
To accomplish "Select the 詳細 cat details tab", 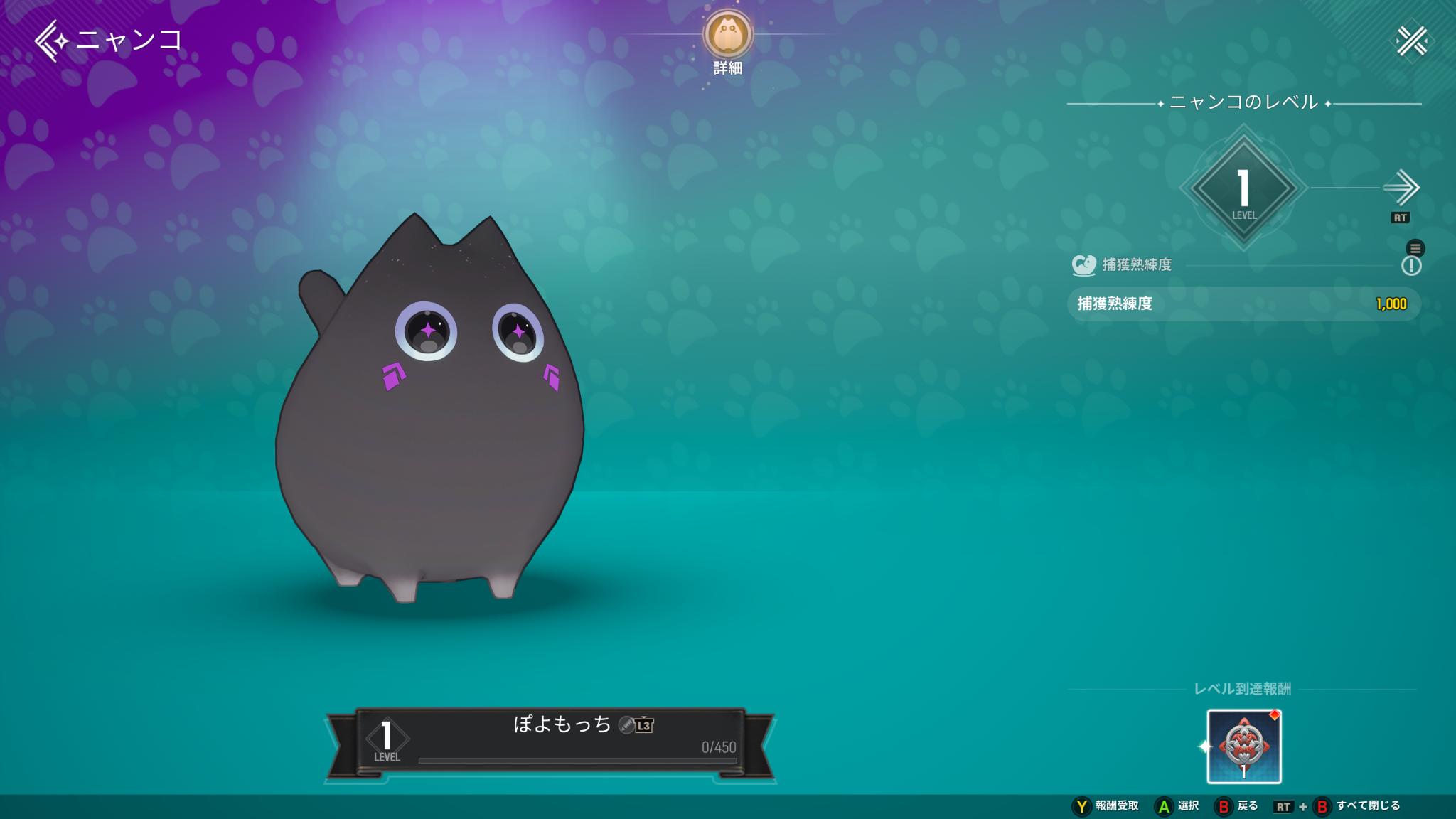I will point(728,36).
